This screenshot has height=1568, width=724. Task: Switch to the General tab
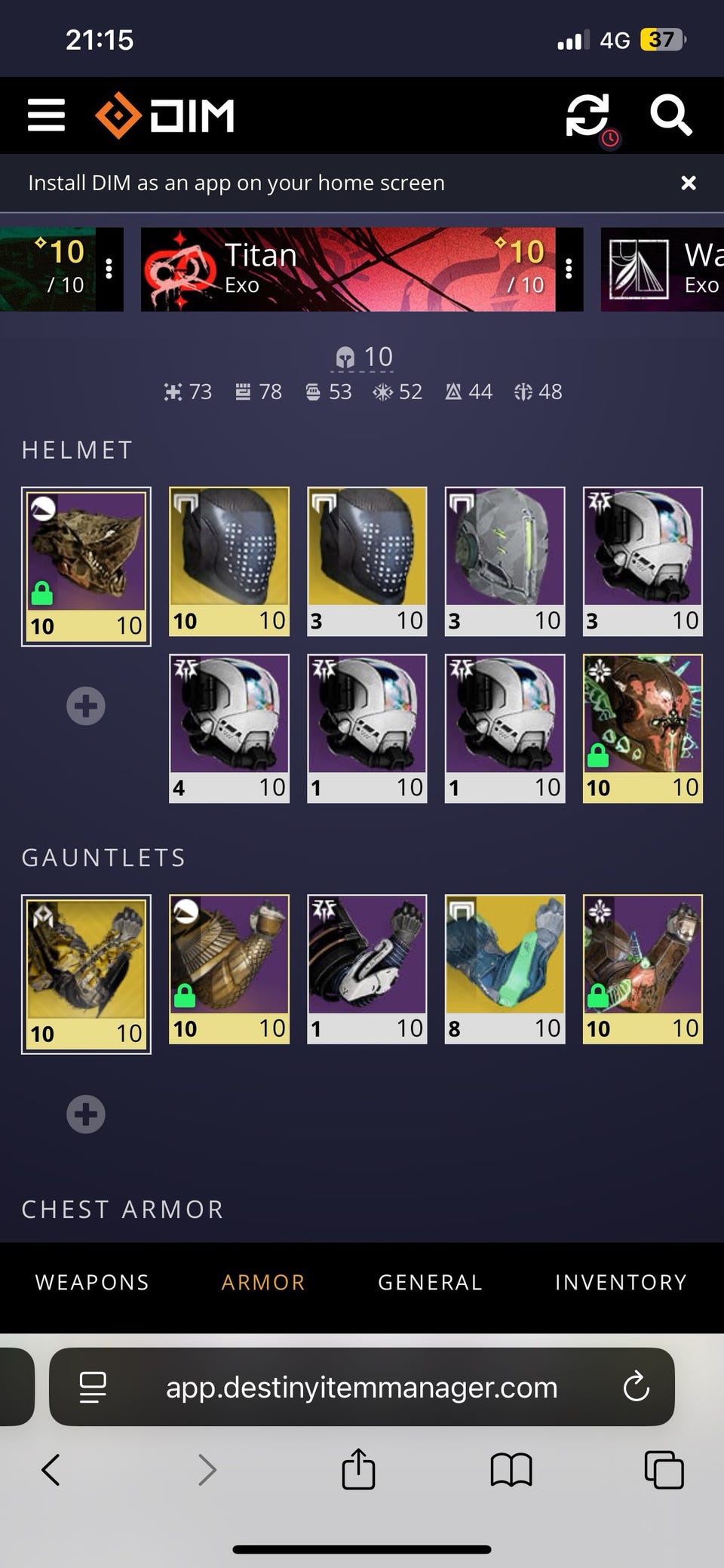click(x=430, y=1282)
